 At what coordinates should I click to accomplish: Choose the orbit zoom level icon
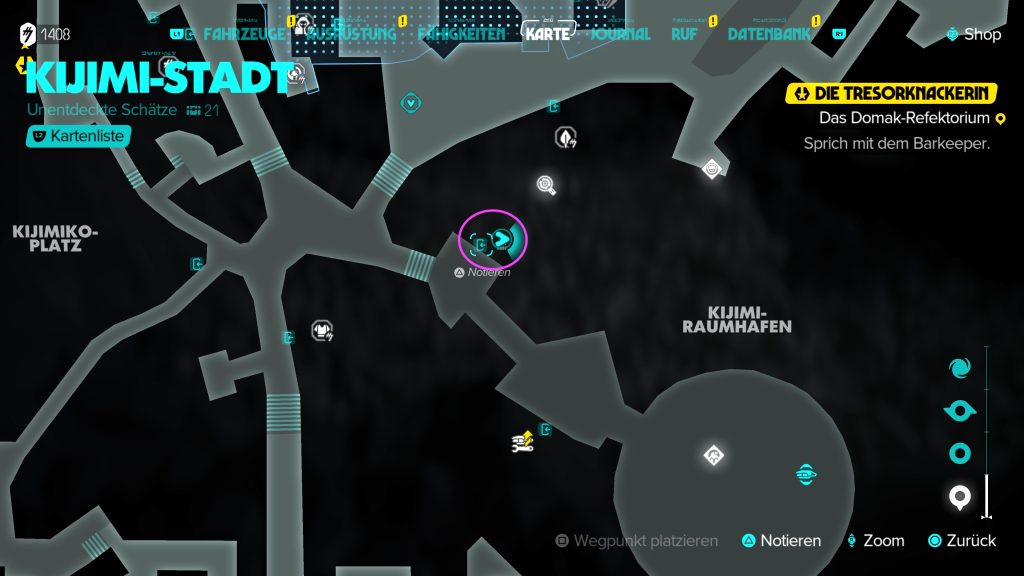point(960,411)
